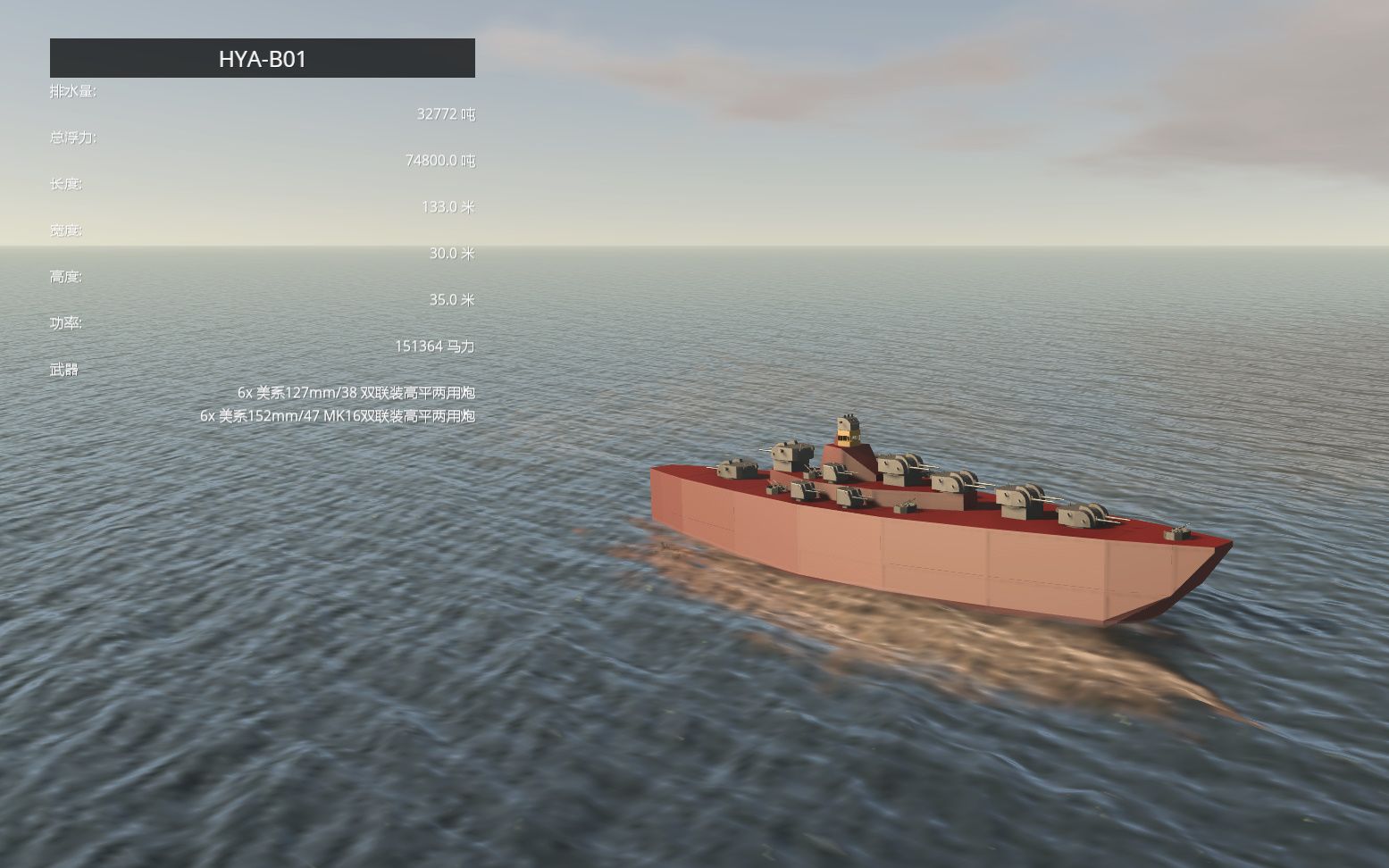Click the 32772 吨 displacement value
Screen dimensions: 1389x868
click(x=445, y=114)
